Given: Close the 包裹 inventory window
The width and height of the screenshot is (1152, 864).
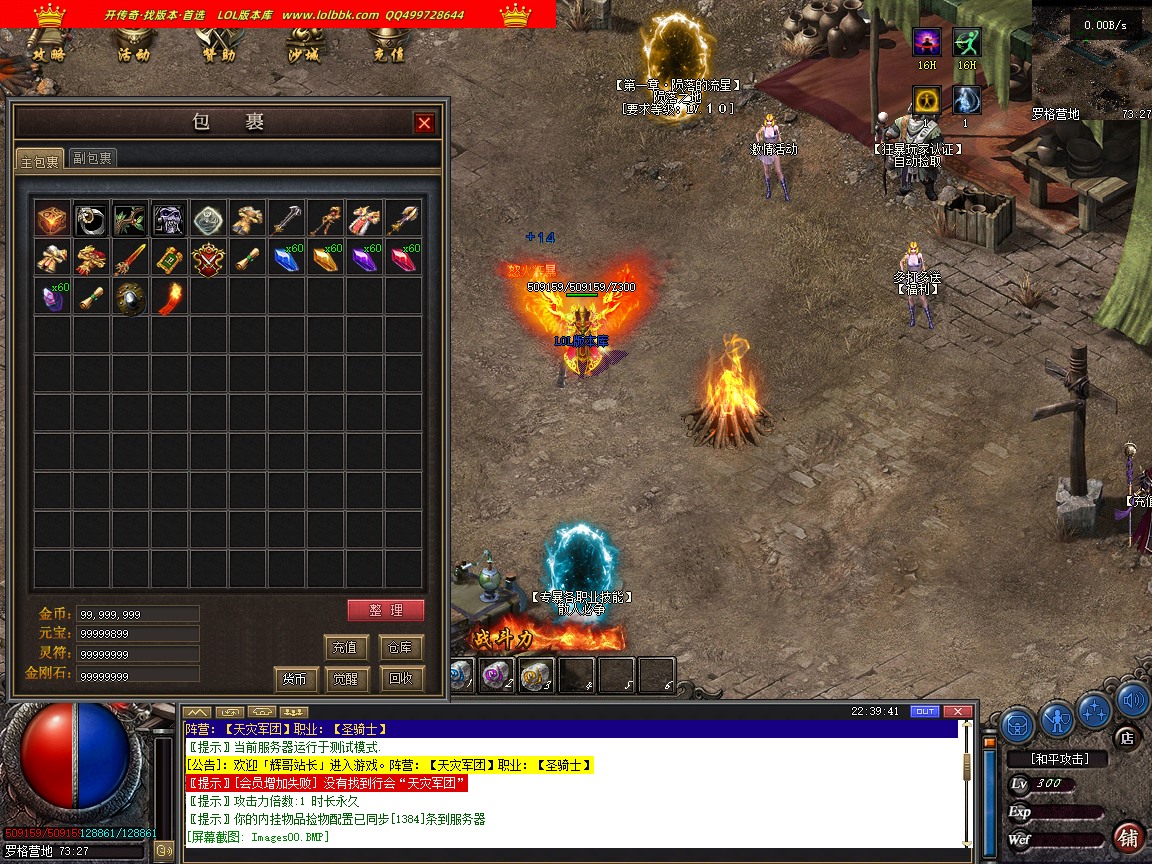Looking at the screenshot, I should click(x=425, y=123).
